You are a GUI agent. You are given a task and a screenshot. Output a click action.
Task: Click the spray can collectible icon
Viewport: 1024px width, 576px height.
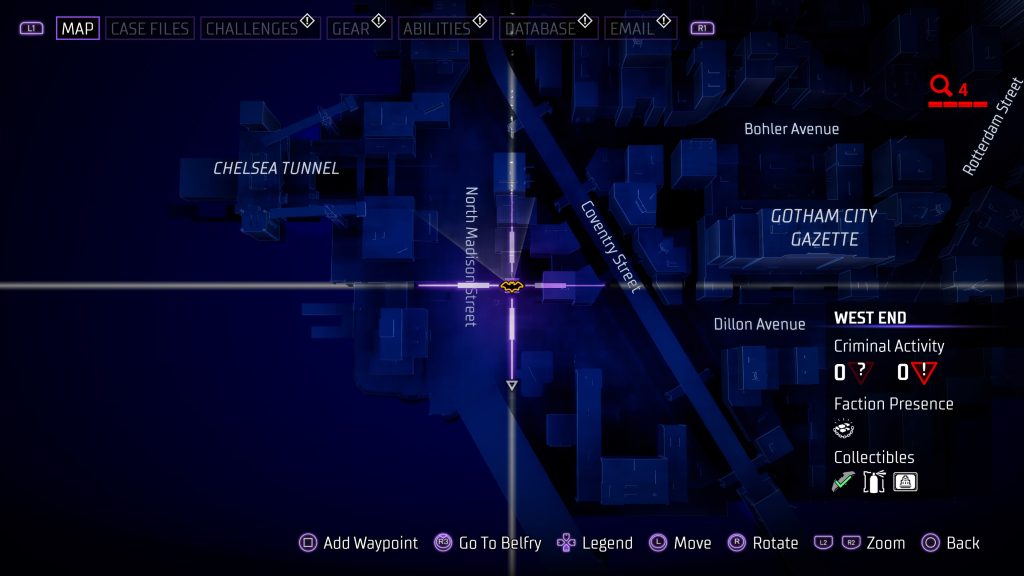coord(874,482)
